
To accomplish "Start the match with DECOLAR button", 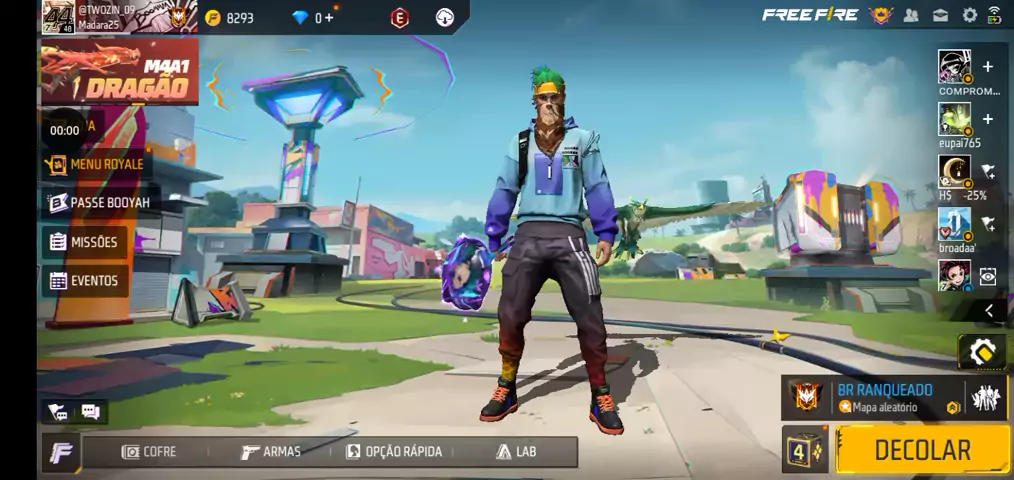I will click(921, 450).
